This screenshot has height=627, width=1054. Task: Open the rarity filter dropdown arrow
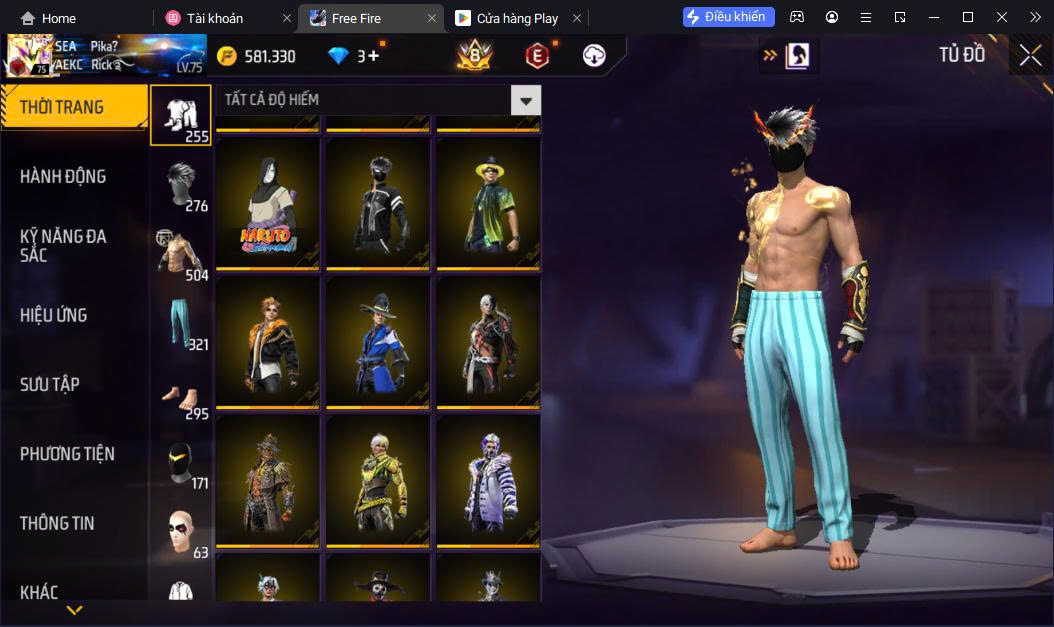tap(526, 100)
